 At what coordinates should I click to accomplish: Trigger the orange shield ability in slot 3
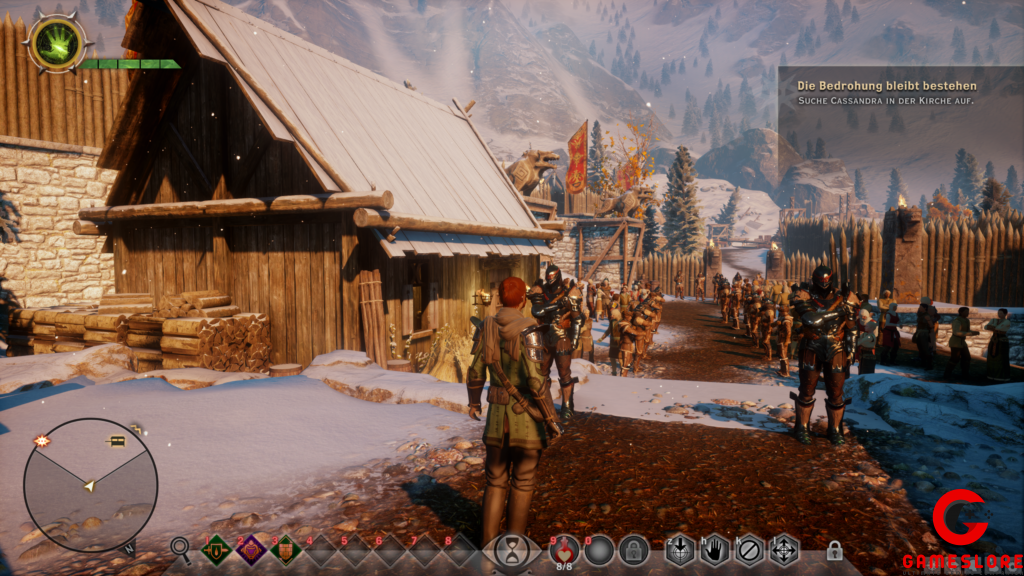(x=285, y=549)
